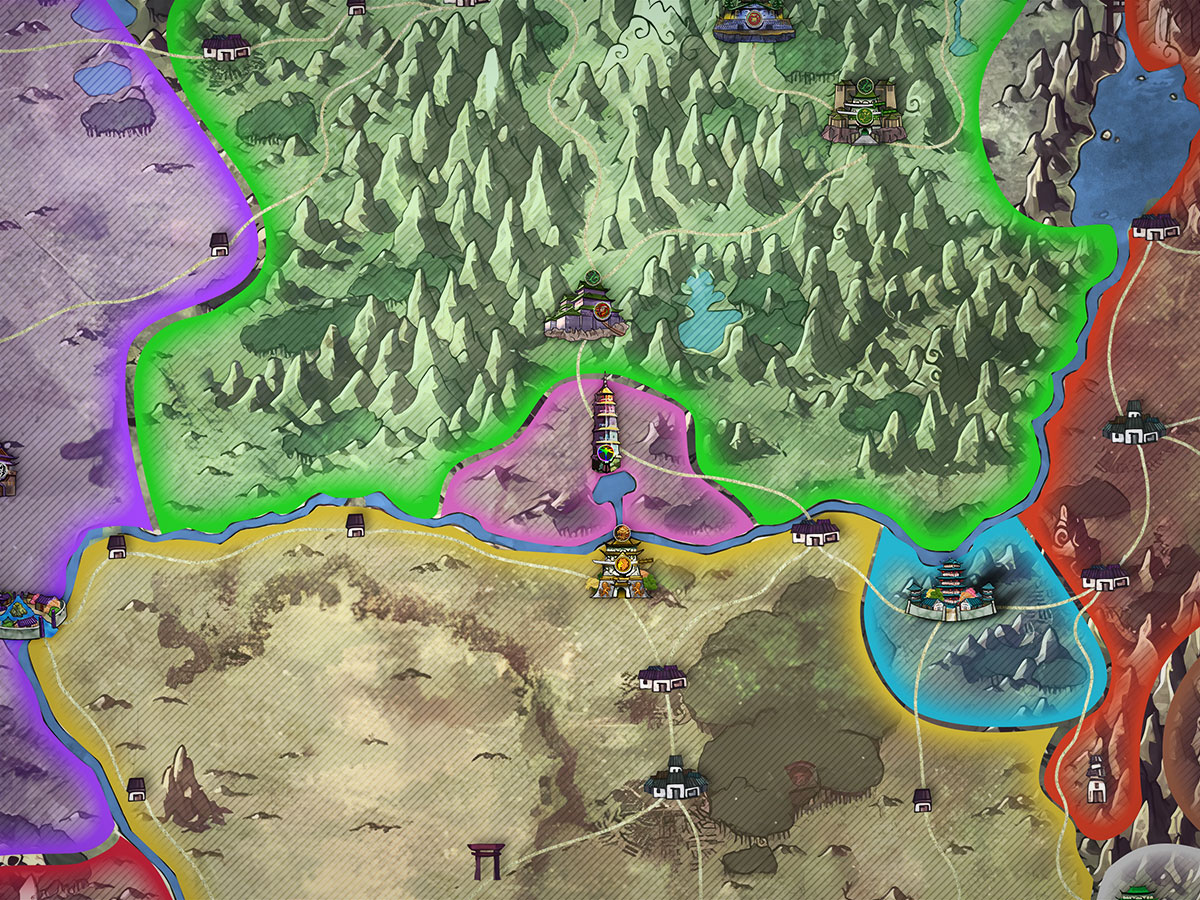This screenshot has width=1200, height=900.
Task: Select the tall pagoda tower in the pink territory
Action: click(x=607, y=425)
